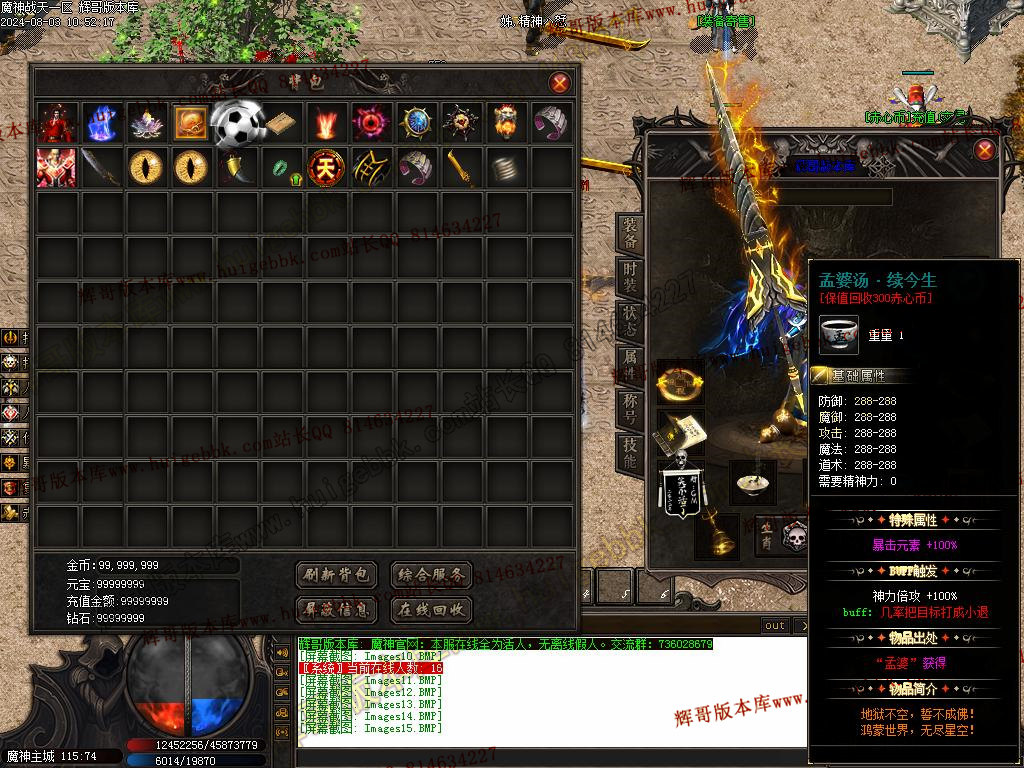Close the character equipment panel
The image size is (1024, 768).
[985, 150]
